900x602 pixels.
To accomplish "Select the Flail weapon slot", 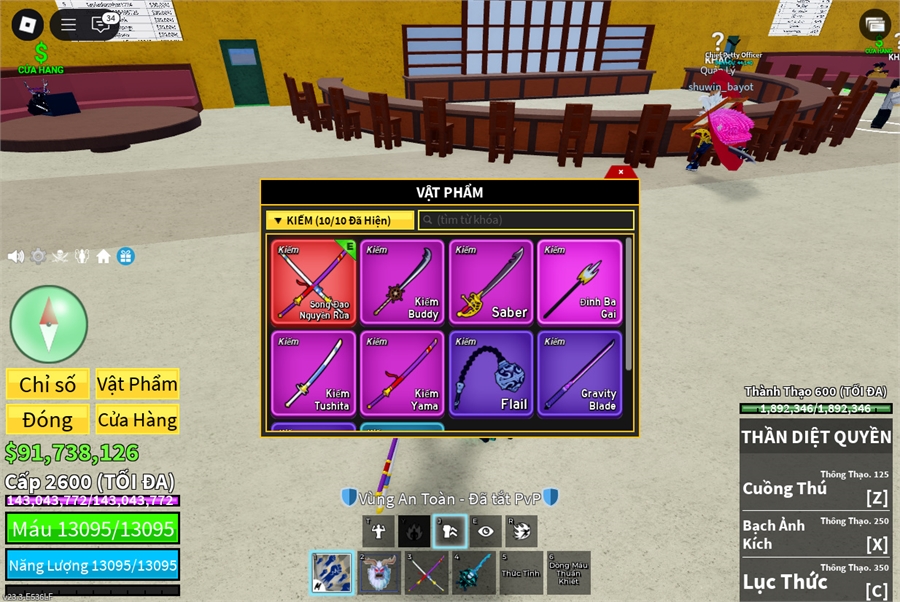I will click(x=491, y=373).
